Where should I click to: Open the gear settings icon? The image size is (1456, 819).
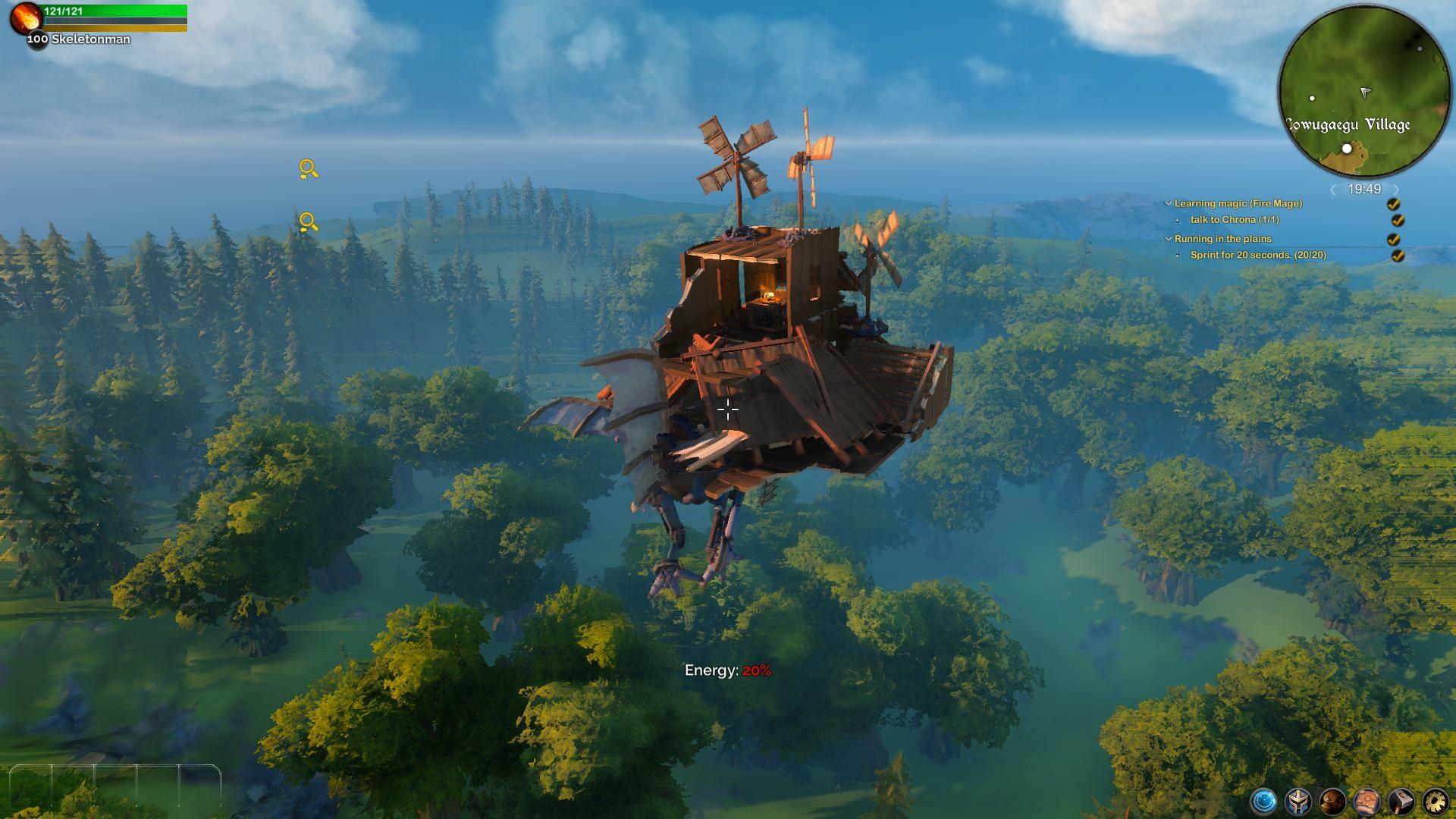click(1438, 801)
